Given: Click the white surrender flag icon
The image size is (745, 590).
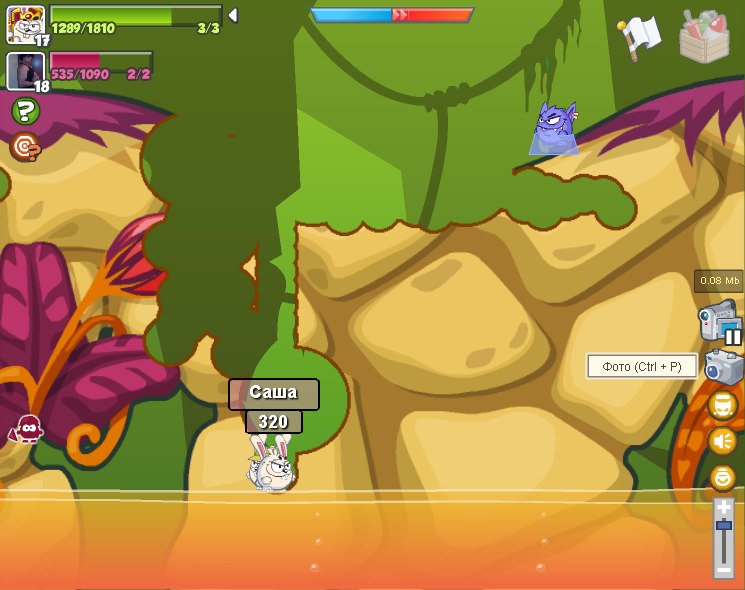Looking at the screenshot, I should 638,37.
